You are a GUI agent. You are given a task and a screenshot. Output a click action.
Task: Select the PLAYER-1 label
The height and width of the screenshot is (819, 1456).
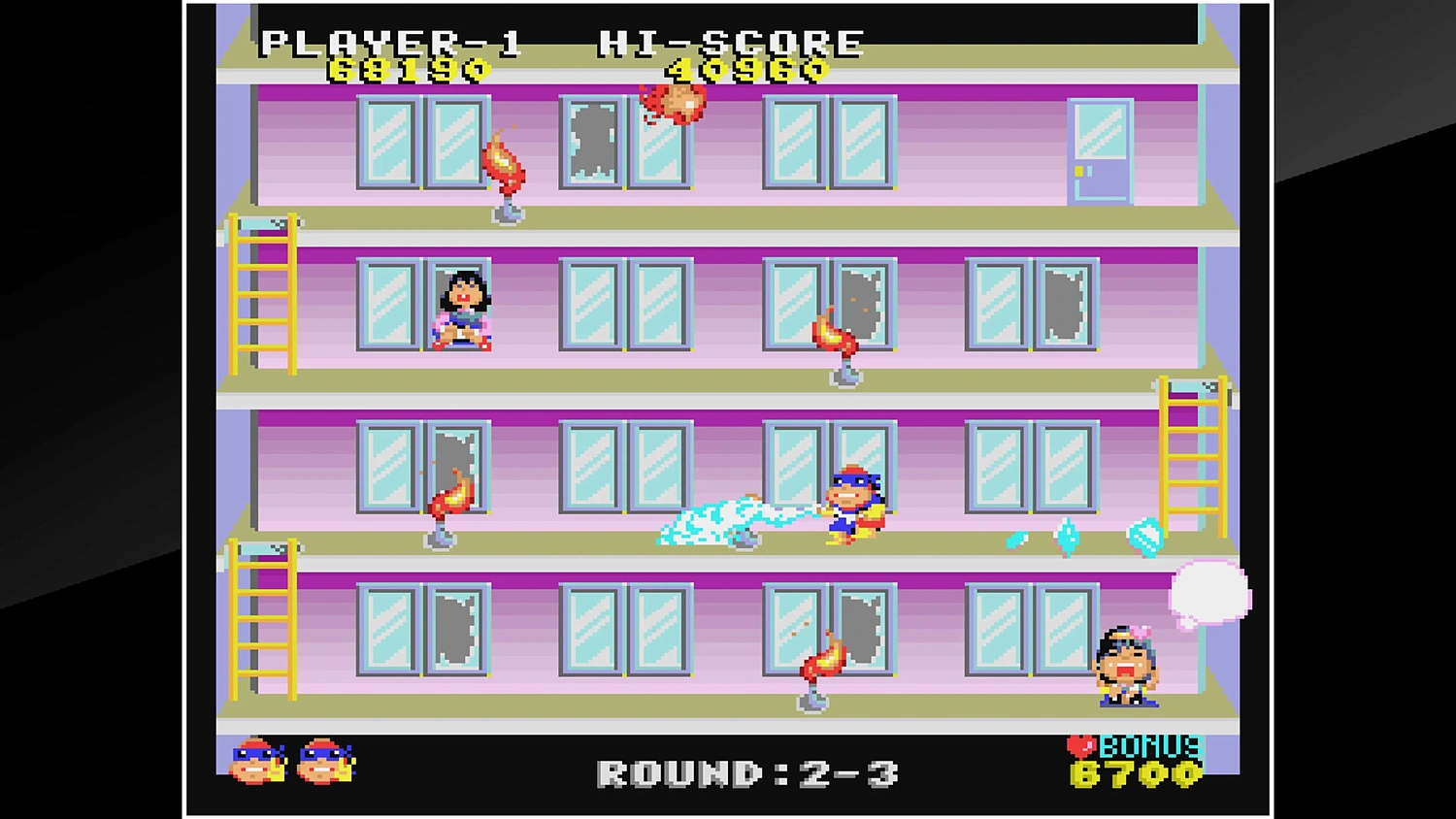coord(393,41)
